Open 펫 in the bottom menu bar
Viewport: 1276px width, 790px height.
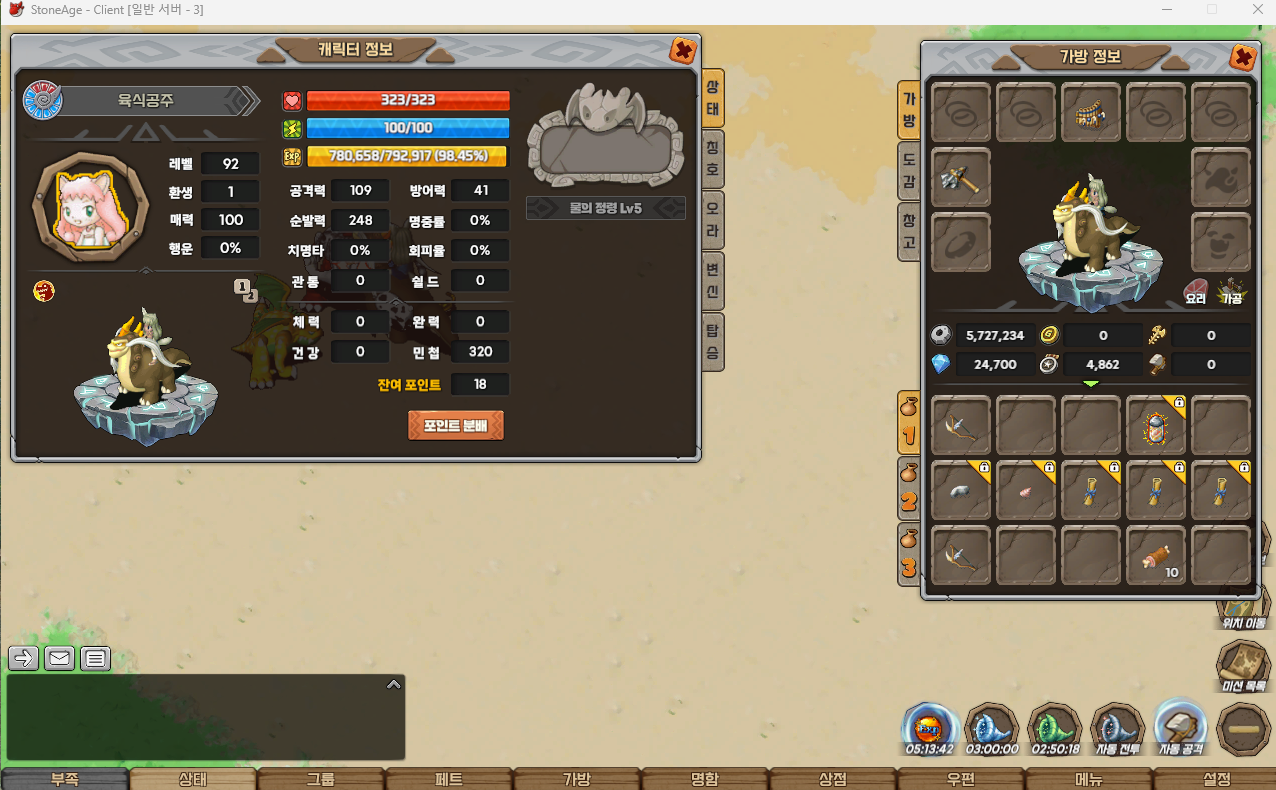pos(449,779)
